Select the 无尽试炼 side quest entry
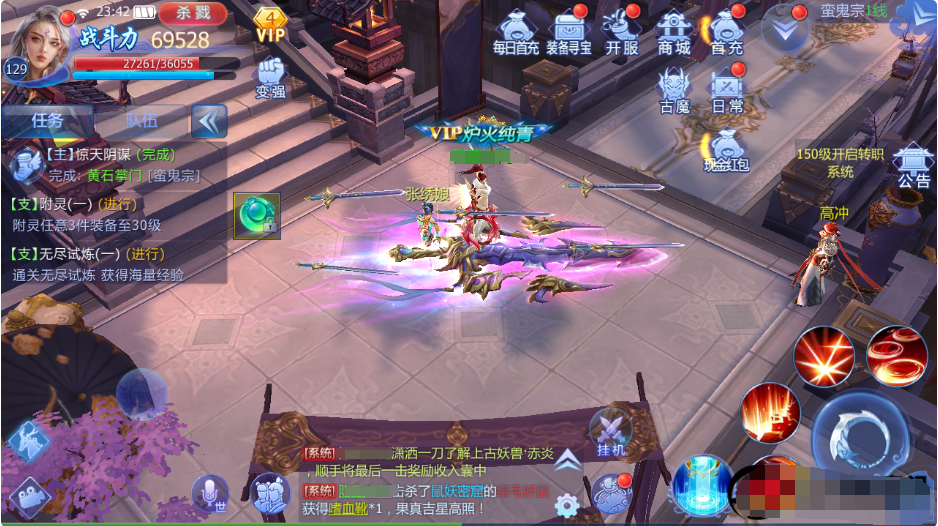Screen dimensions: 938x526 coord(100,264)
